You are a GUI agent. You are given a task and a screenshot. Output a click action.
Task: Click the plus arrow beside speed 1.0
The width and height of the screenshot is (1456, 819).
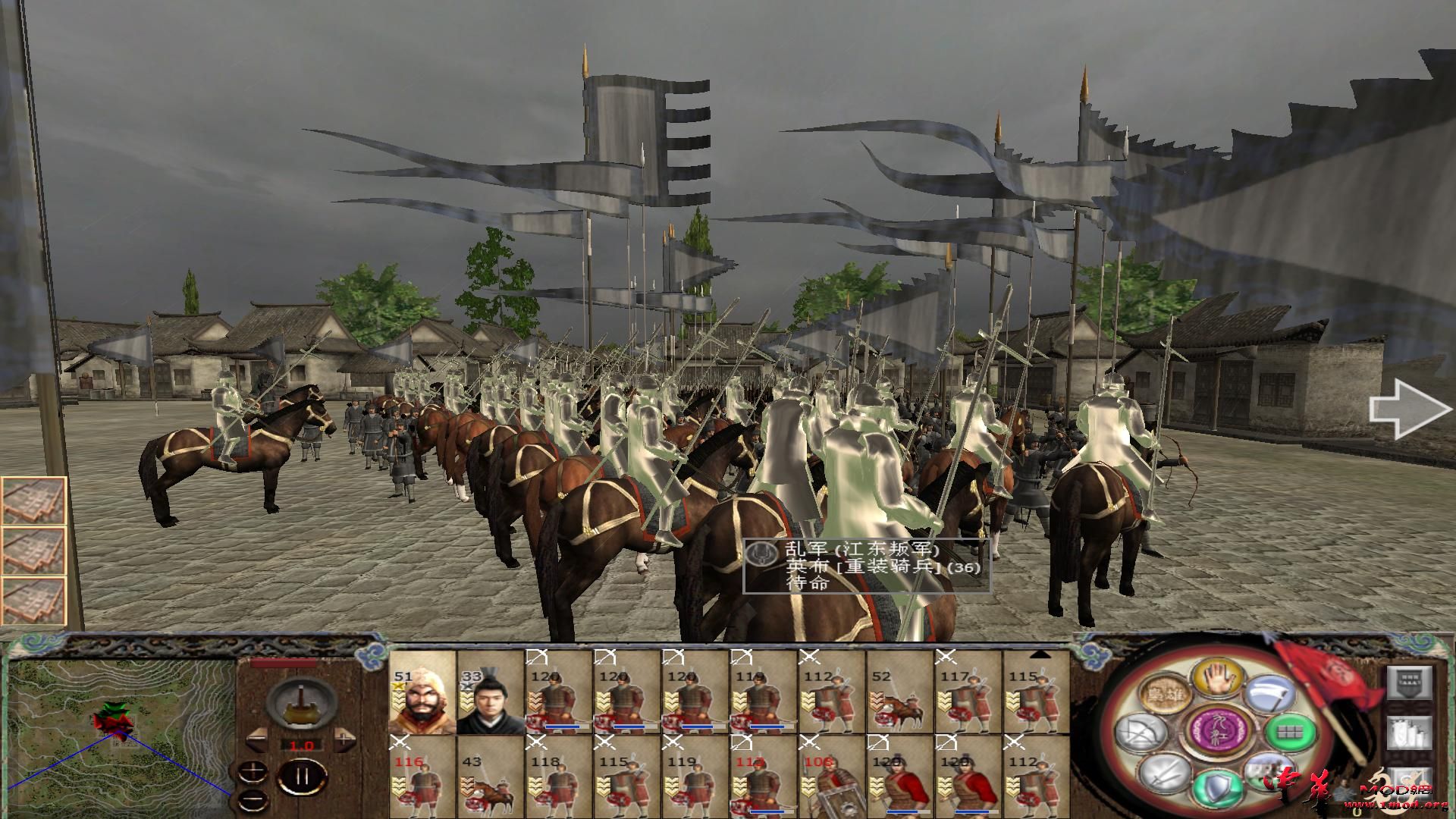point(343,739)
